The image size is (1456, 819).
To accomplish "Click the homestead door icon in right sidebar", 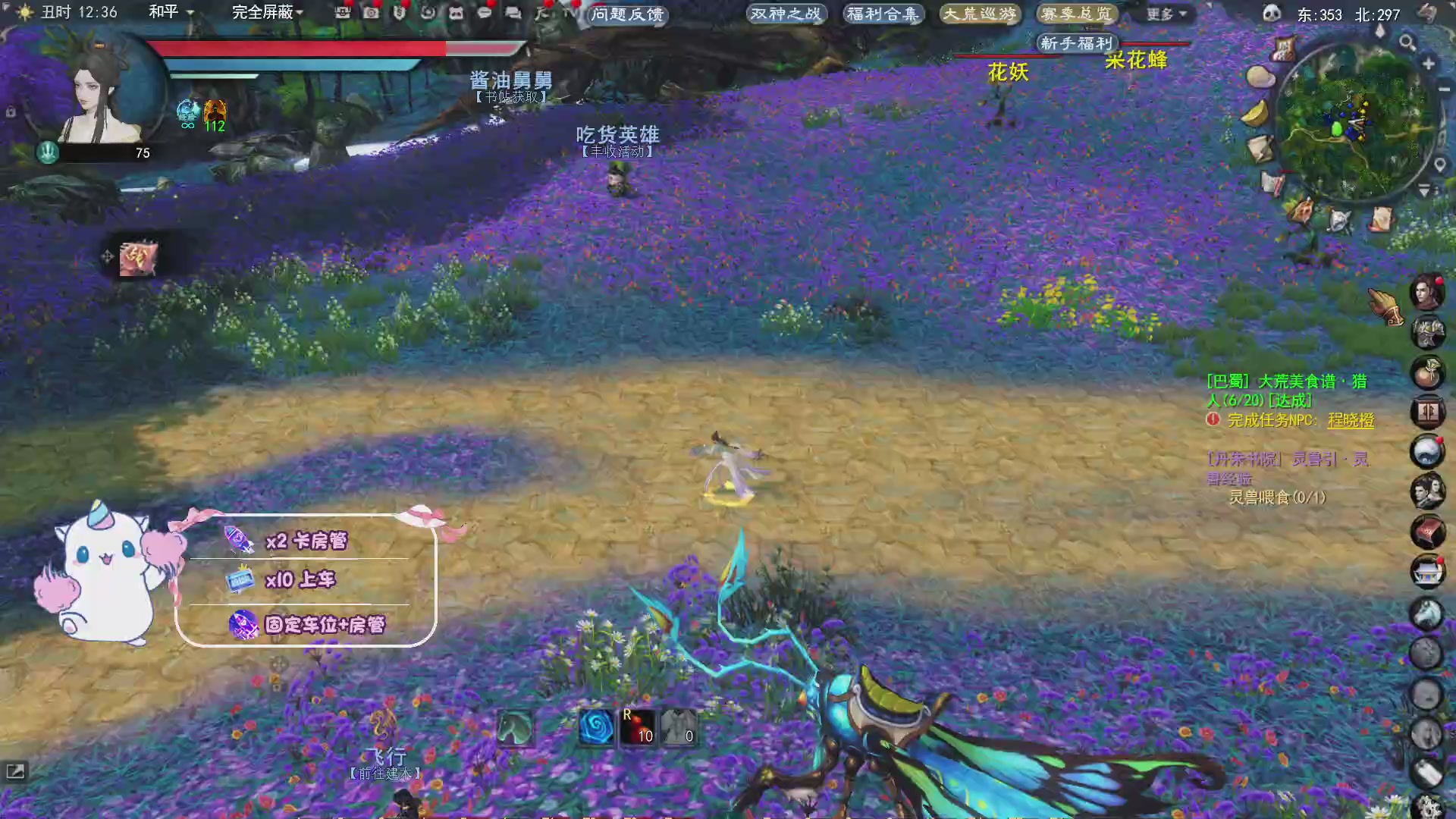I will click(x=1429, y=412).
